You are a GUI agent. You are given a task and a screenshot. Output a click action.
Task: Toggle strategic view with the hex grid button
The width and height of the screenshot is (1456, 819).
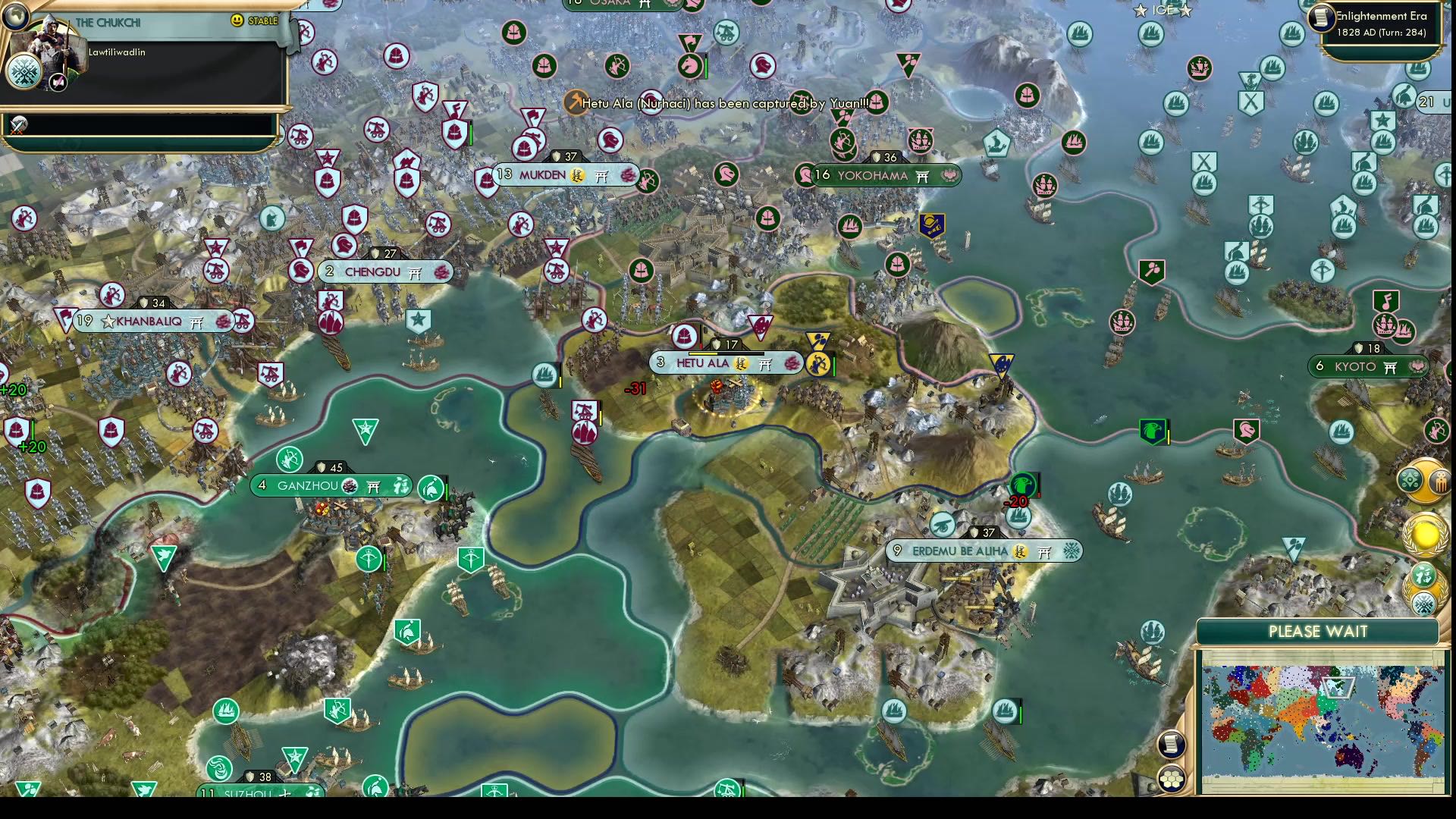coord(1172,779)
